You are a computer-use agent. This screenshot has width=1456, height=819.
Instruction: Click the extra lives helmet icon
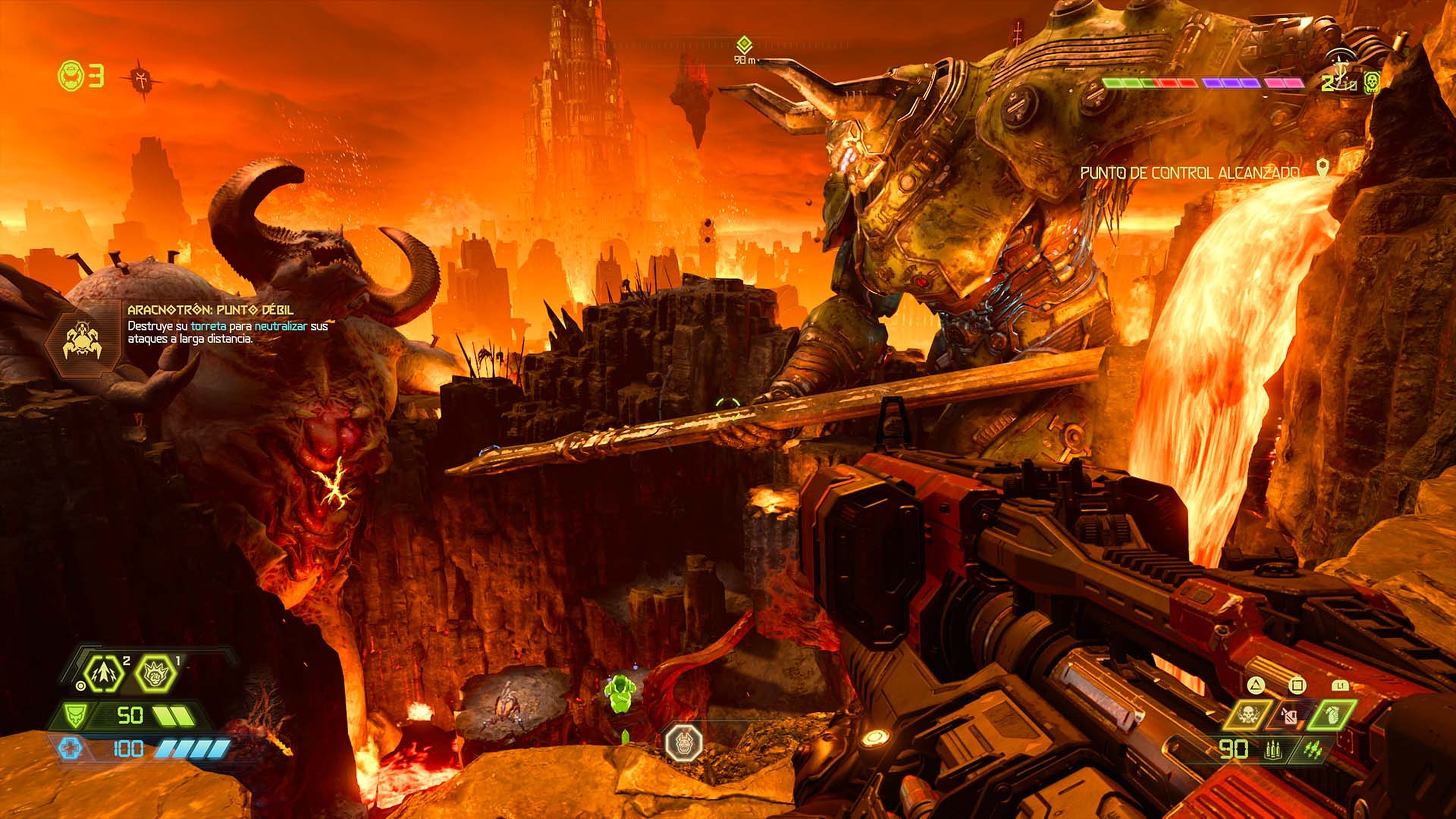[72, 76]
